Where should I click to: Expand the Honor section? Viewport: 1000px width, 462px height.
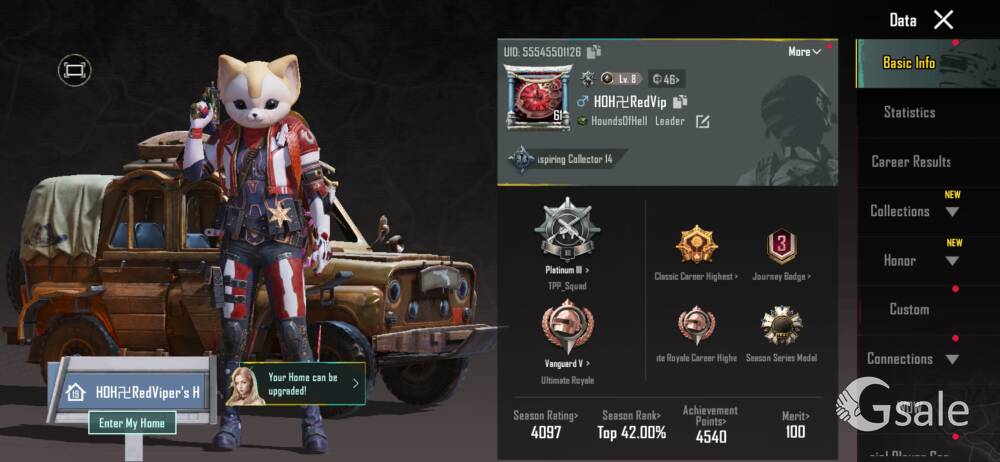click(912, 260)
